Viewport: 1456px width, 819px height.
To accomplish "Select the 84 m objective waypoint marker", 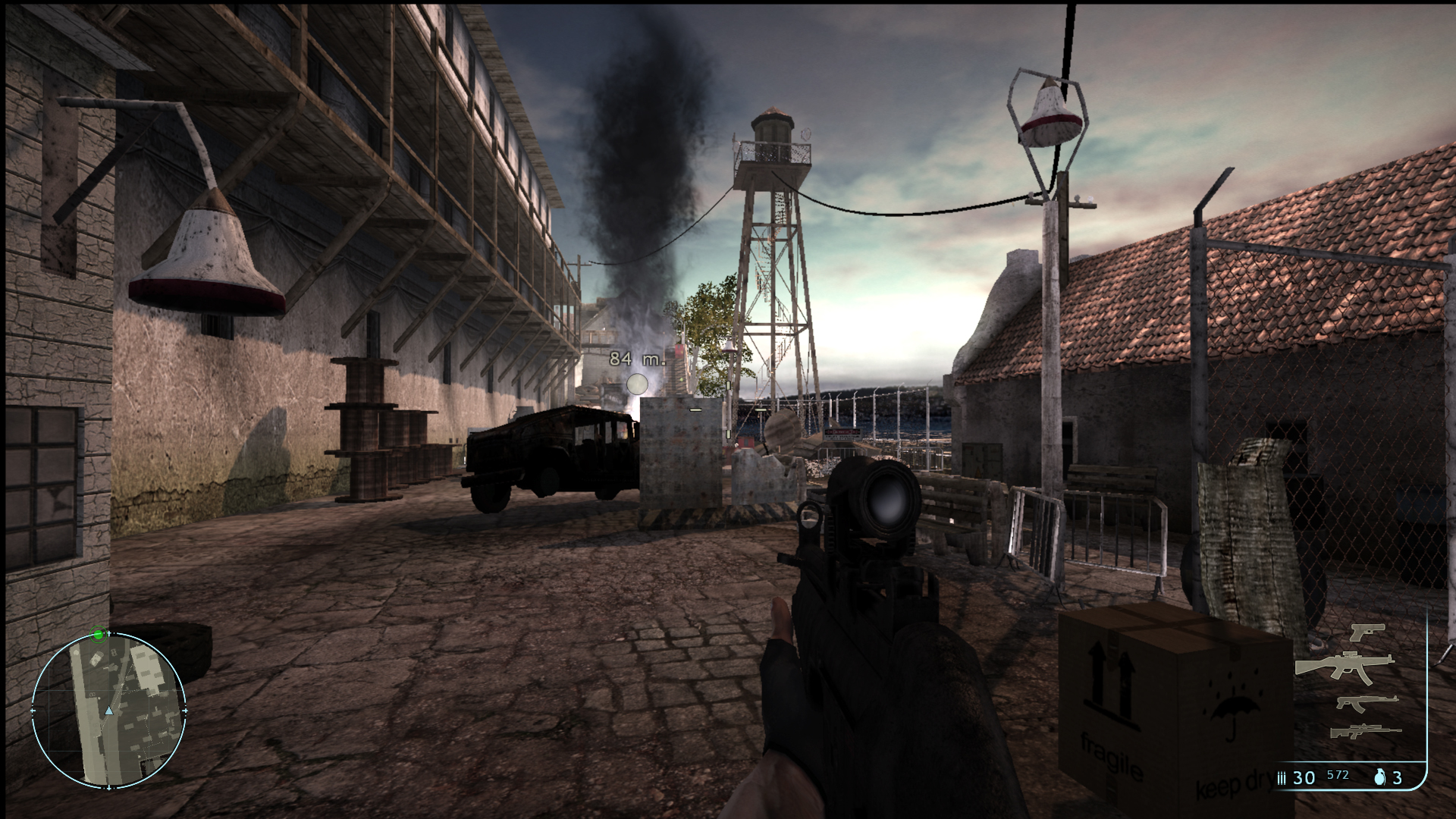I will (637, 384).
